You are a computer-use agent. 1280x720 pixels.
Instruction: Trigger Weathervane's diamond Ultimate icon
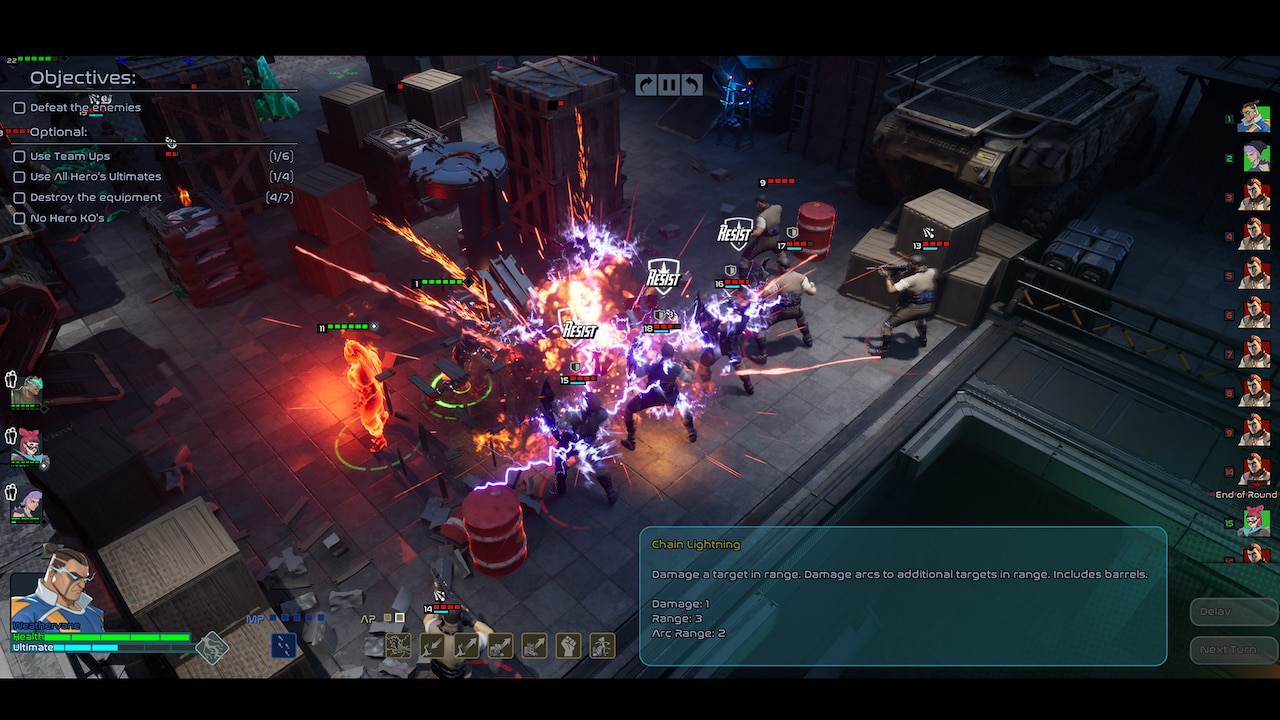click(x=211, y=648)
